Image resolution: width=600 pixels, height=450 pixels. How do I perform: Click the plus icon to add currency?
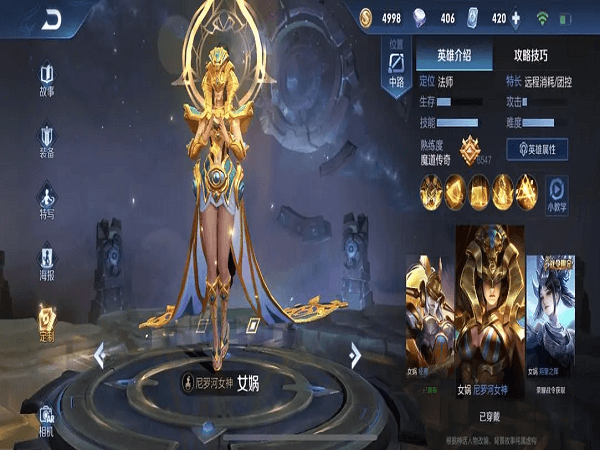(x=515, y=18)
